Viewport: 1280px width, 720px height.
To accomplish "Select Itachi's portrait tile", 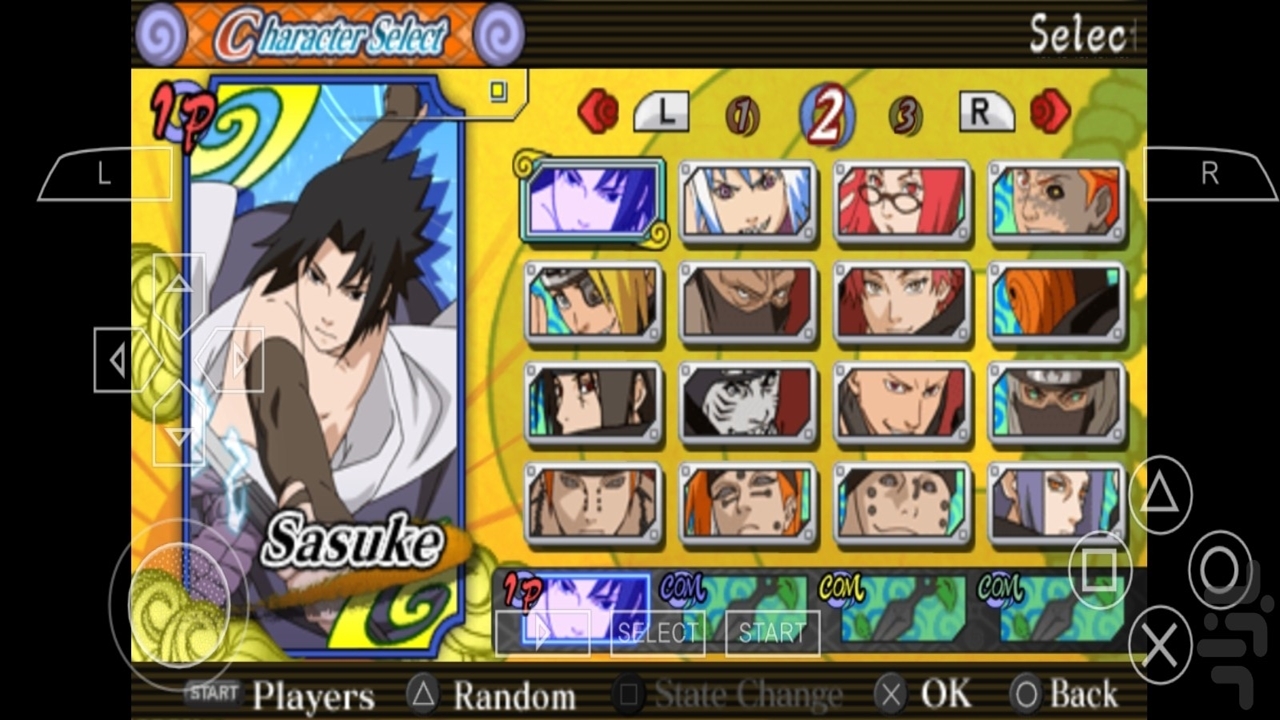I will click(x=593, y=402).
